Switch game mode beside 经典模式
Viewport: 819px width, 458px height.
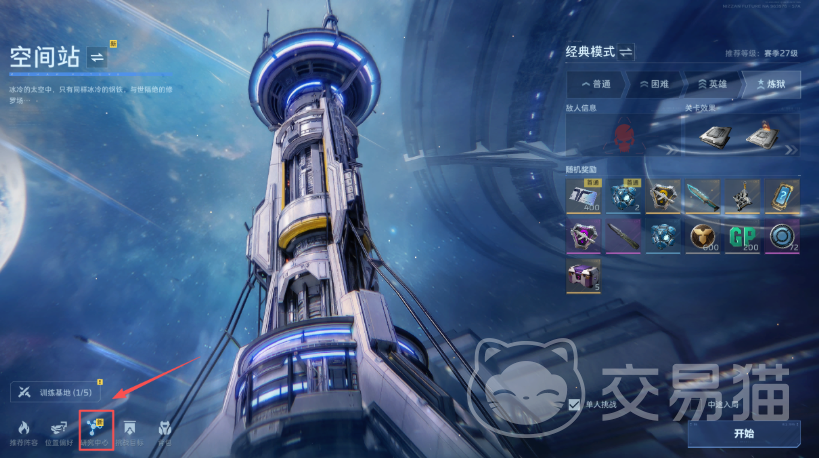point(626,51)
